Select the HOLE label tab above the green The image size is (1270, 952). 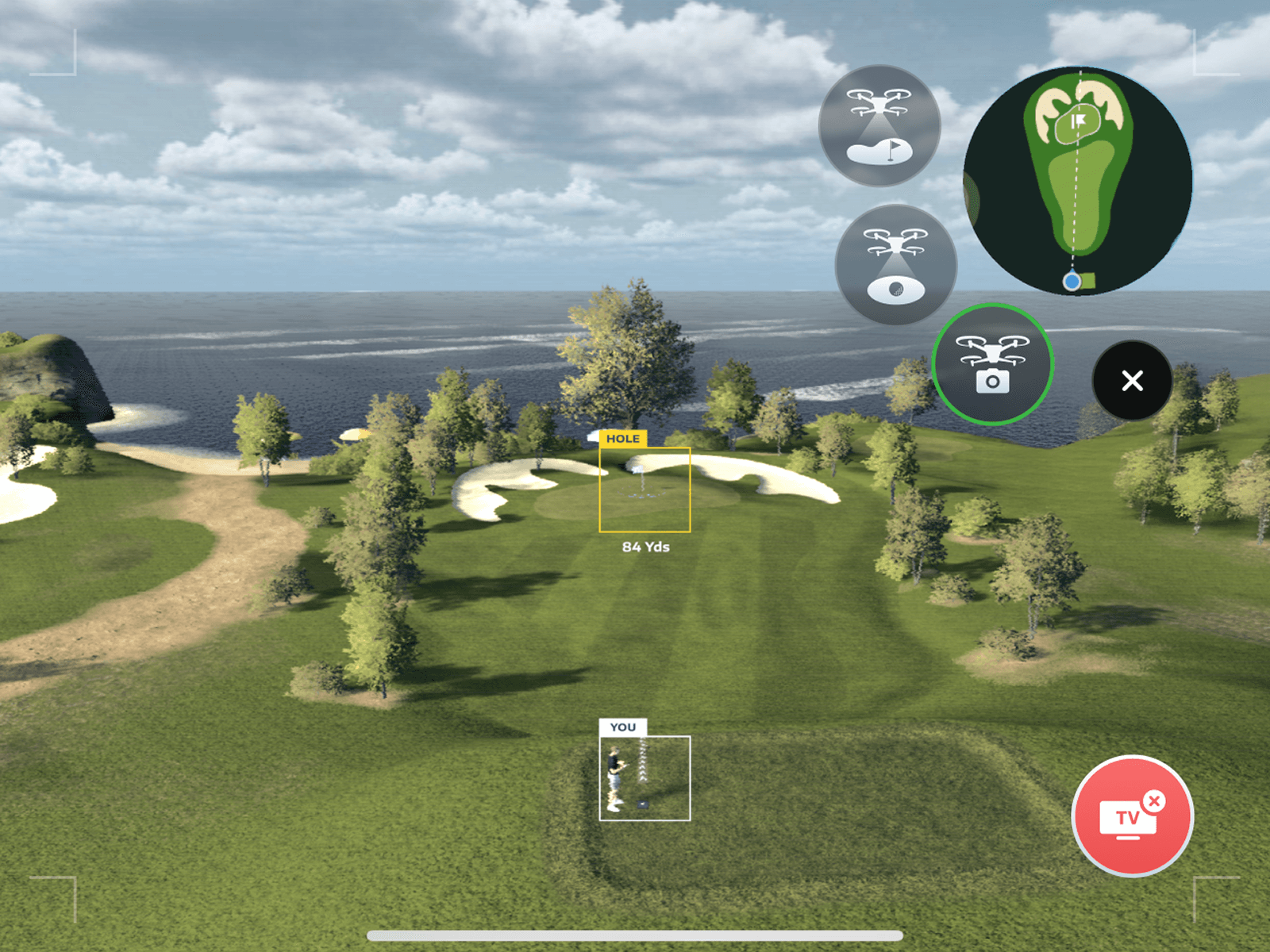pos(624,438)
